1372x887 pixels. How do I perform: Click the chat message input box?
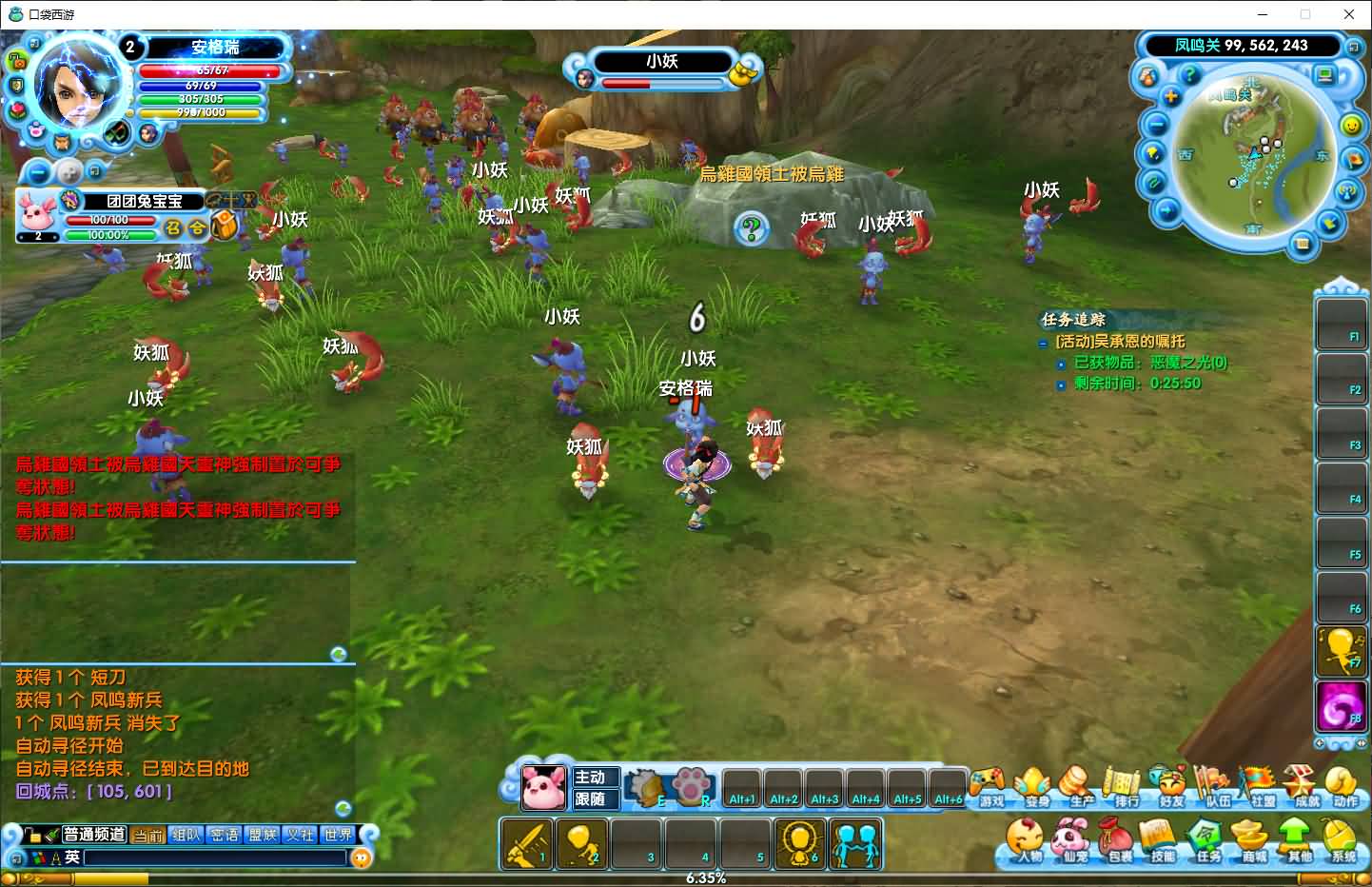pyautogui.click(x=217, y=857)
